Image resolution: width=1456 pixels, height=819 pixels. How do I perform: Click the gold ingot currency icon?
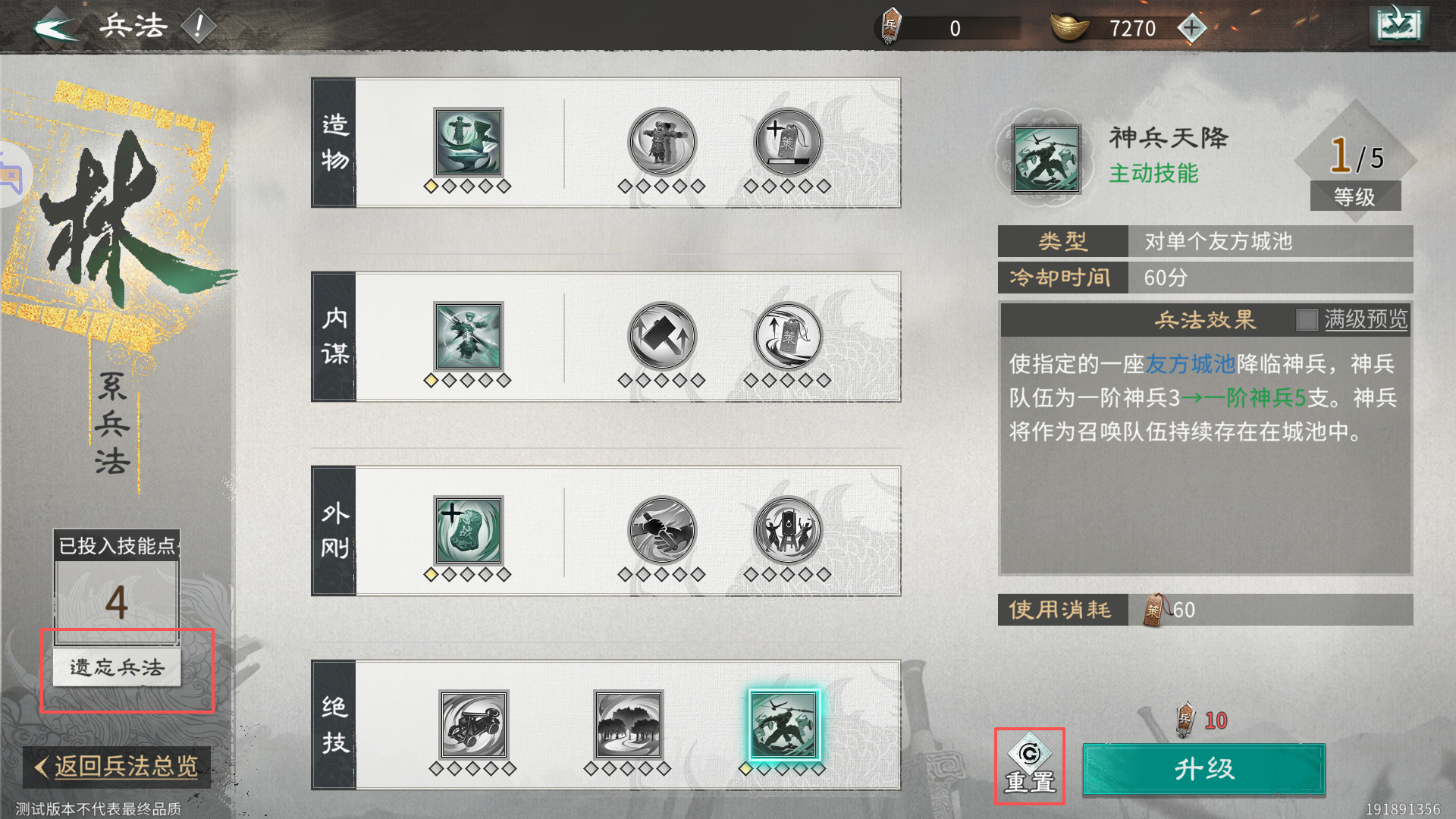coord(1071,27)
